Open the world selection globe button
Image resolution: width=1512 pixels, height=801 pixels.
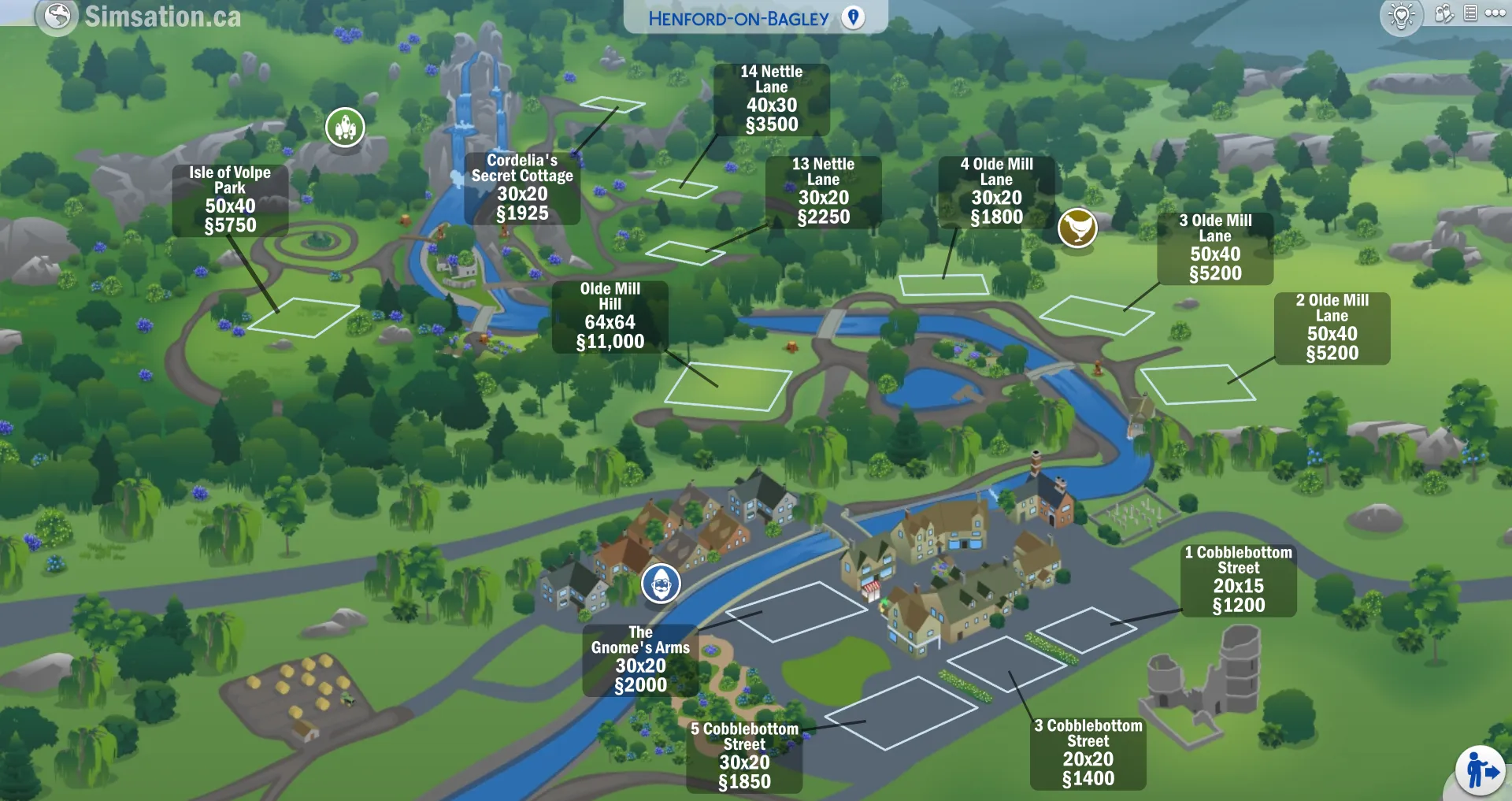pos(57,15)
